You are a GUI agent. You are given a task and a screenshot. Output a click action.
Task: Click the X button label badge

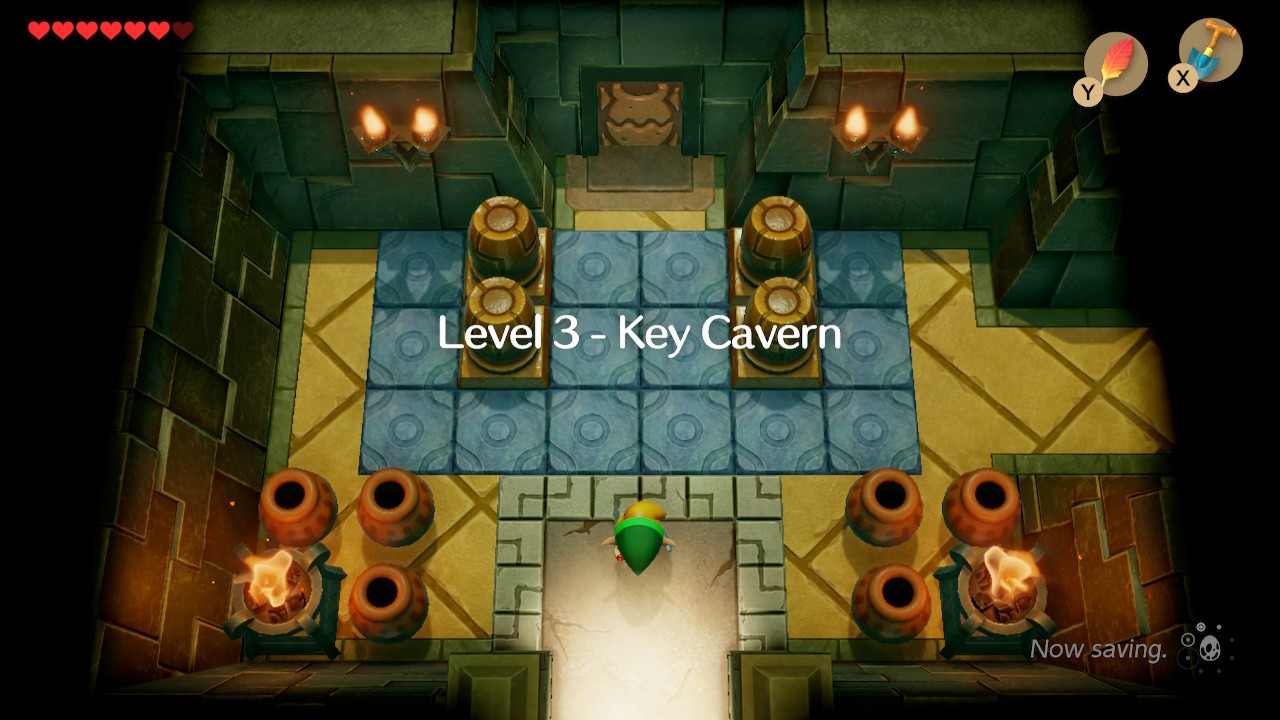(x=1183, y=79)
